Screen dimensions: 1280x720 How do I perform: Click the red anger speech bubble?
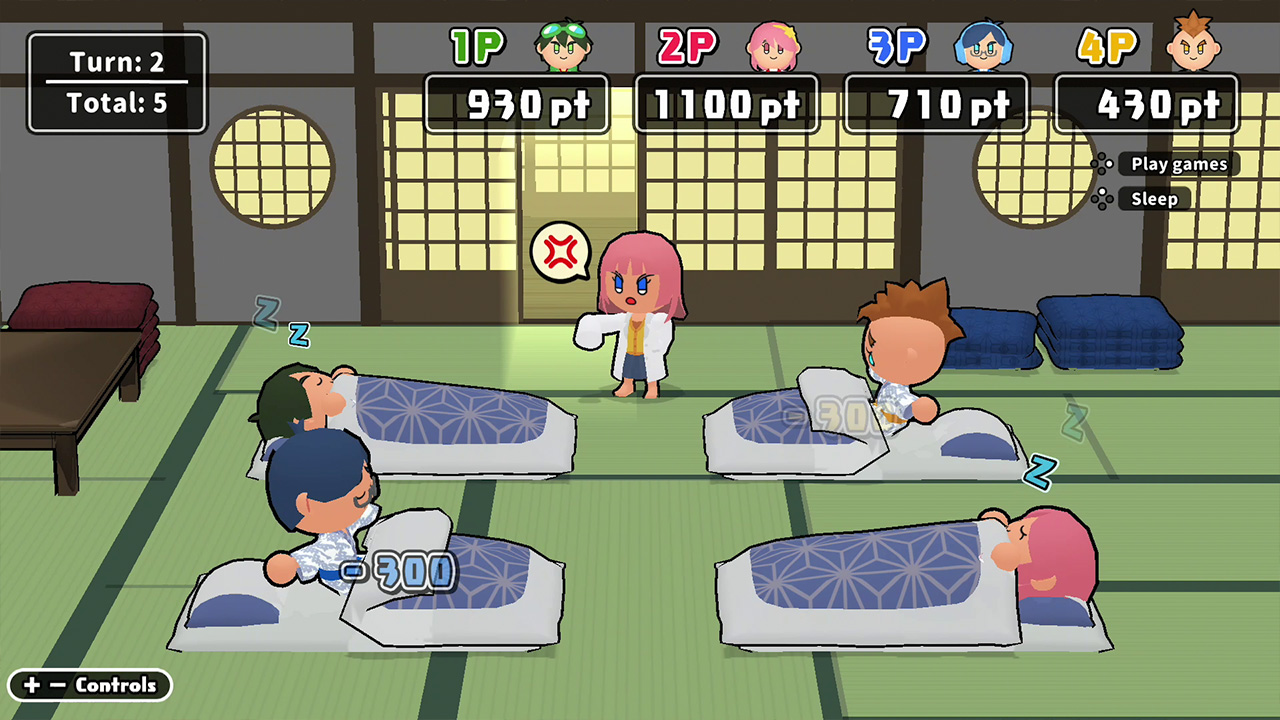pyautogui.click(x=561, y=253)
